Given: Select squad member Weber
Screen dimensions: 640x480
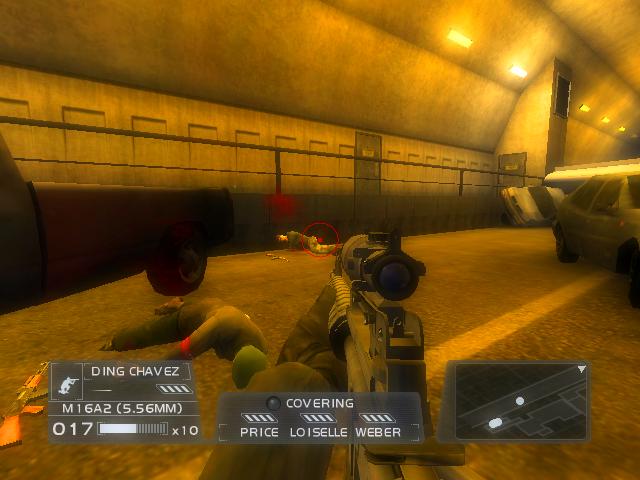Looking at the screenshot, I should click(378, 432).
